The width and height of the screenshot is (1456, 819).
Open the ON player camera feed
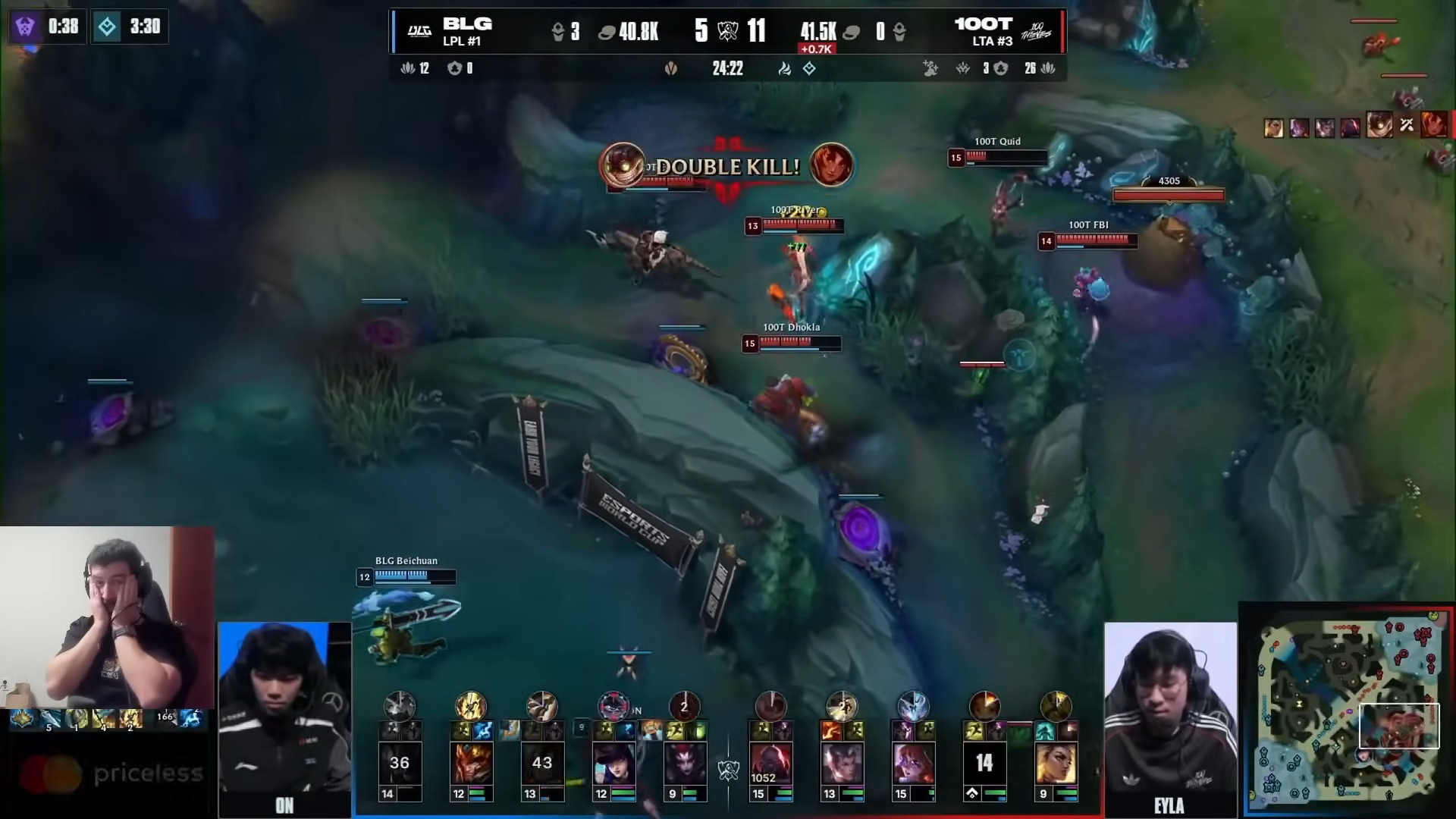click(x=284, y=717)
